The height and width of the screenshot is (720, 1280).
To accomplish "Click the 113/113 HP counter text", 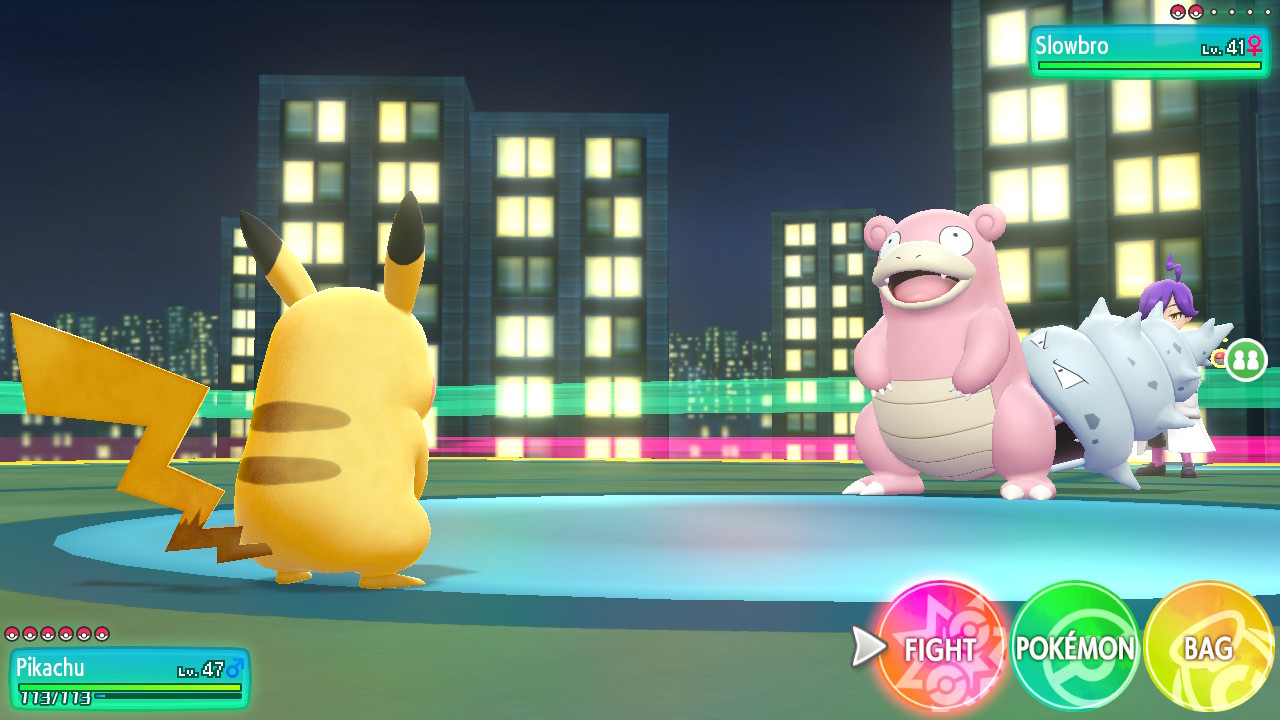I will (55, 697).
